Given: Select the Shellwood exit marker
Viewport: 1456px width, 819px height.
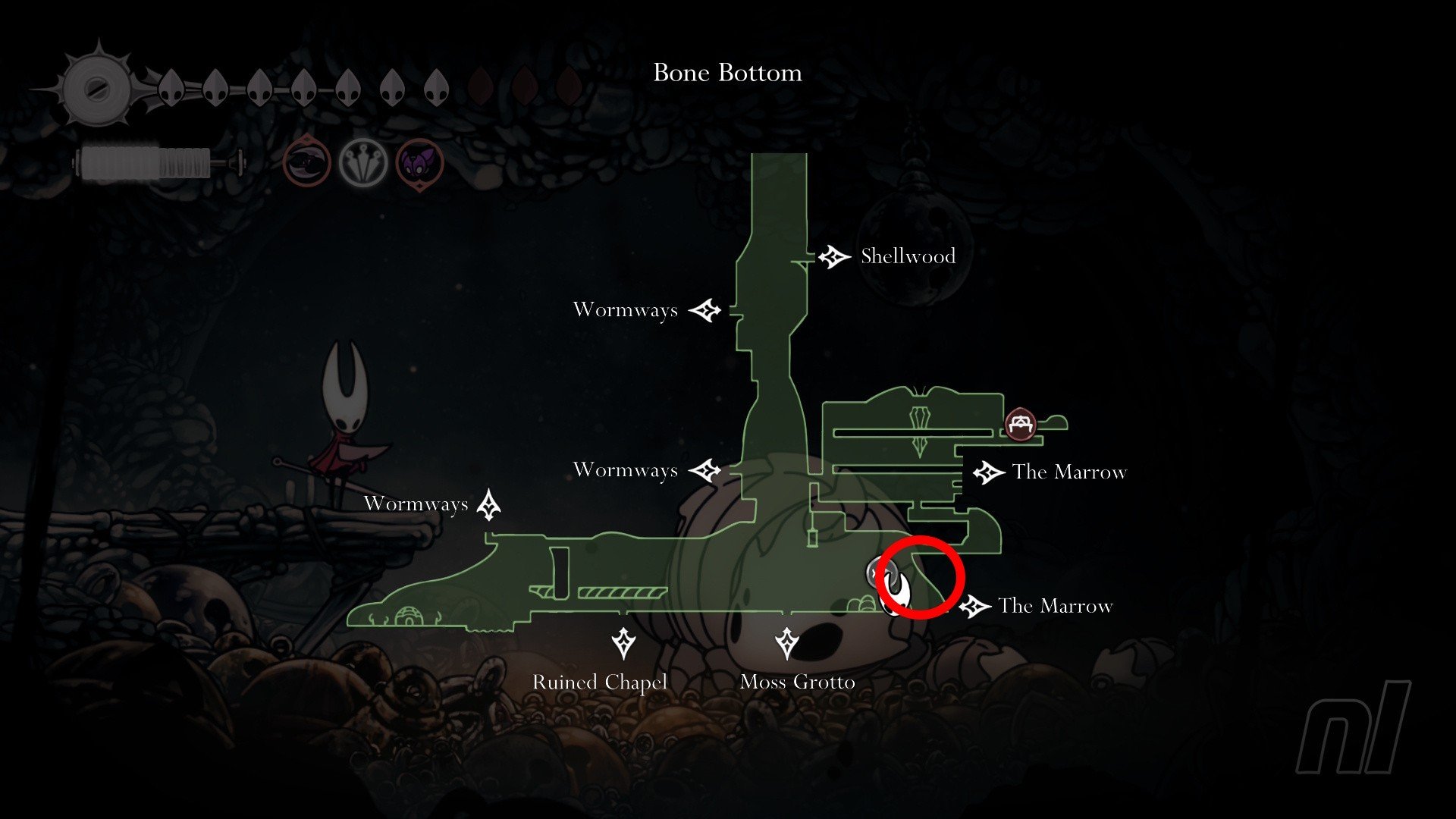Looking at the screenshot, I should [834, 257].
